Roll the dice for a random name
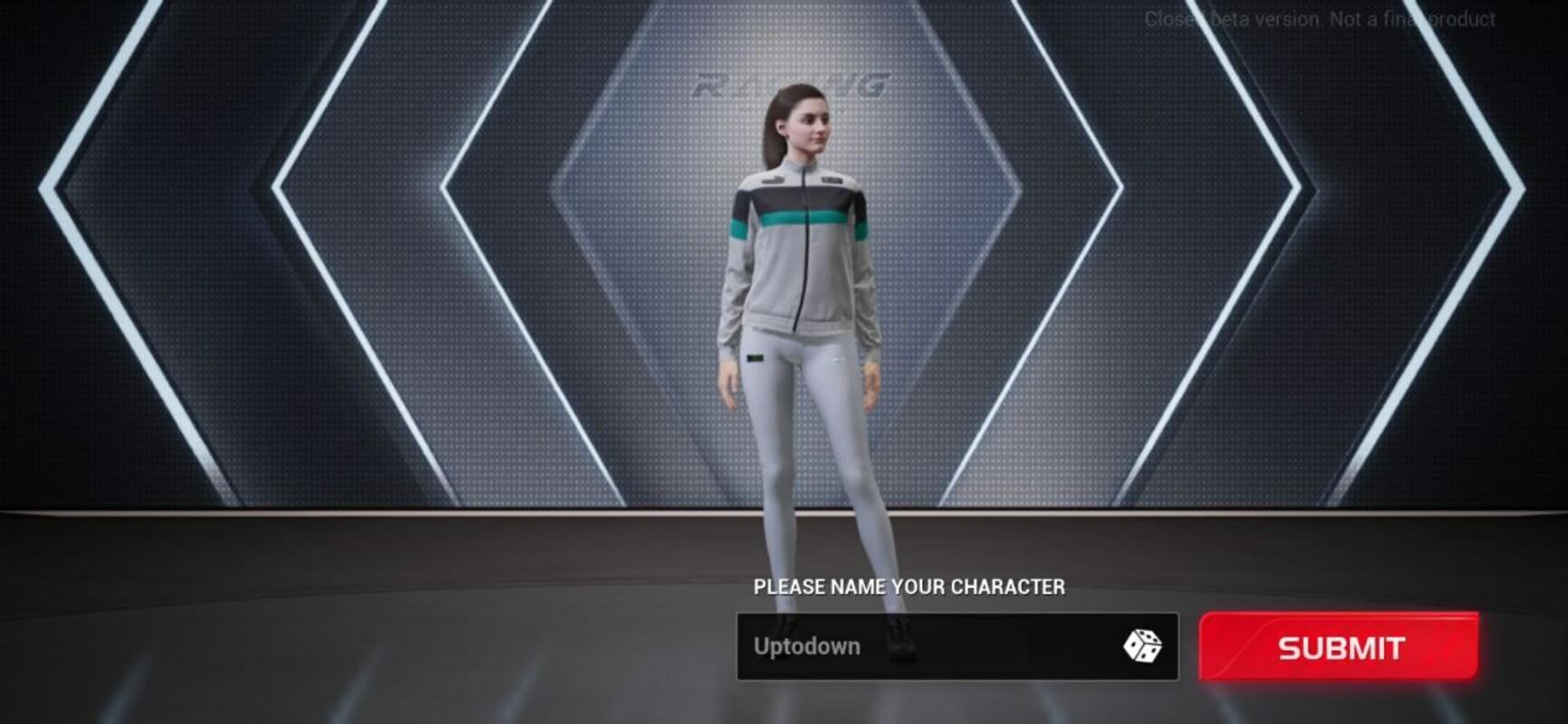This screenshot has width=1568, height=724. 1142,646
